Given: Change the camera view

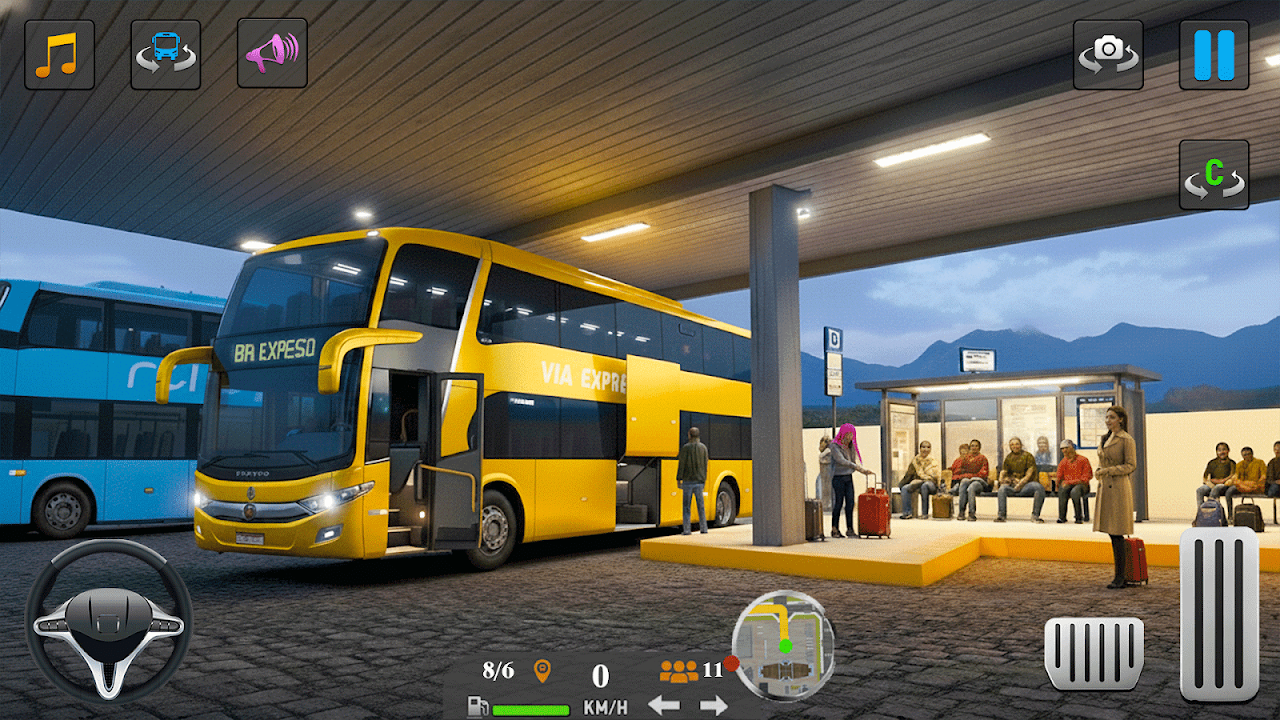Looking at the screenshot, I should [1108, 54].
